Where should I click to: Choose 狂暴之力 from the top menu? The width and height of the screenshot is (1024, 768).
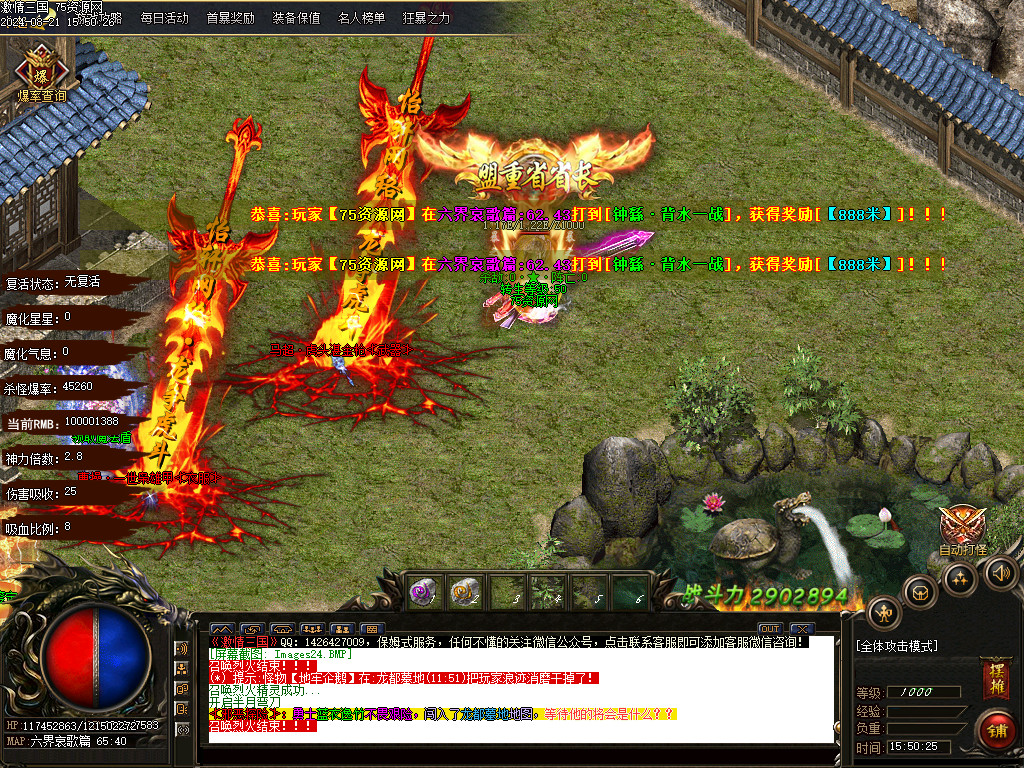pyautogui.click(x=426, y=18)
